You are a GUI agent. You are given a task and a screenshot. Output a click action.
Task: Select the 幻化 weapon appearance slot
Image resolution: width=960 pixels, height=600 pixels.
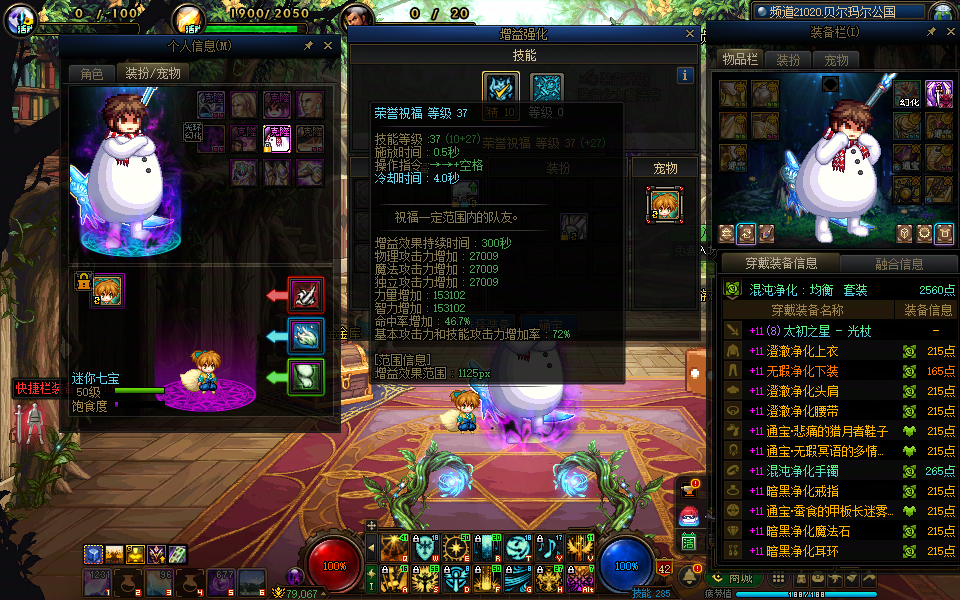click(x=907, y=94)
